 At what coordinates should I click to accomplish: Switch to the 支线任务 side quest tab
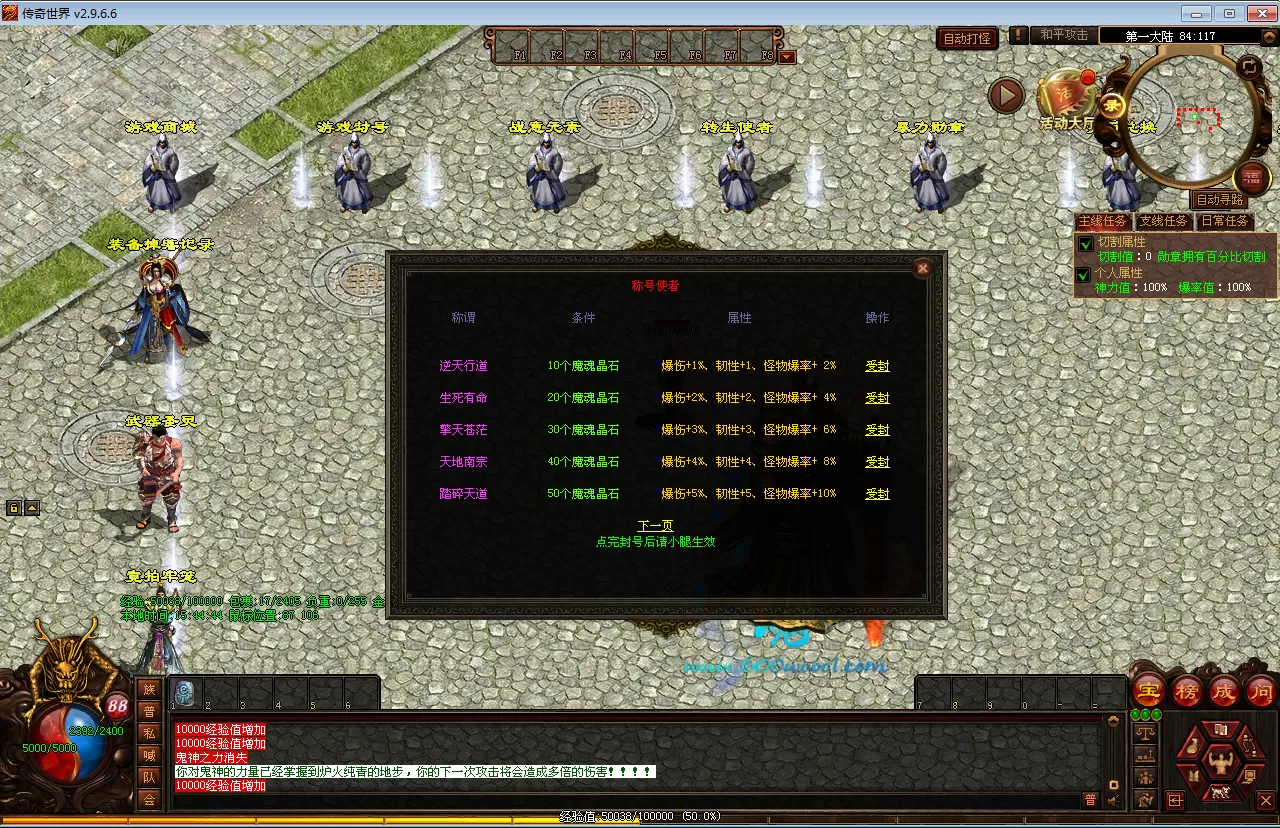(1164, 221)
